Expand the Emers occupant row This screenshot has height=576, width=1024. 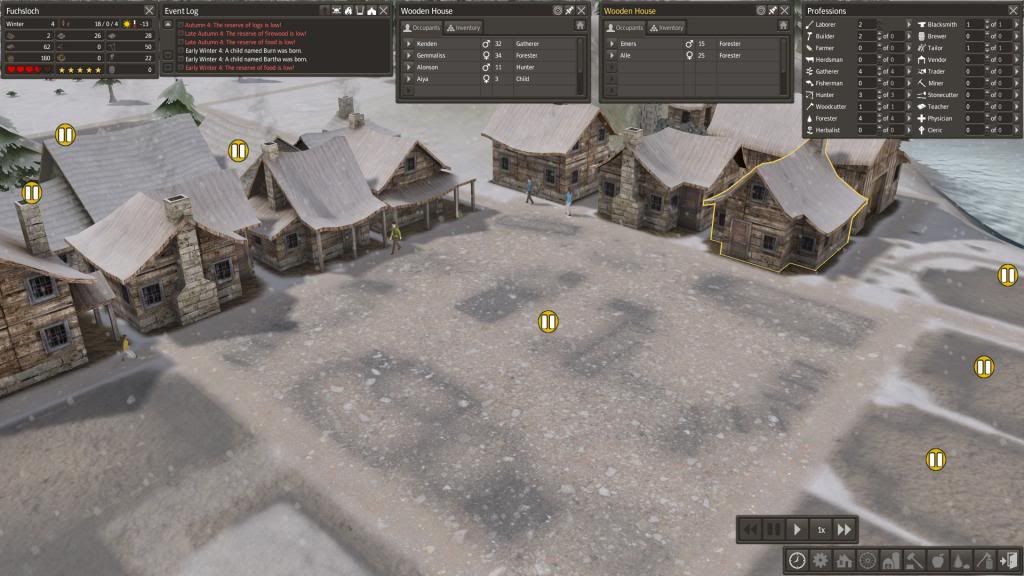(x=612, y=44)
